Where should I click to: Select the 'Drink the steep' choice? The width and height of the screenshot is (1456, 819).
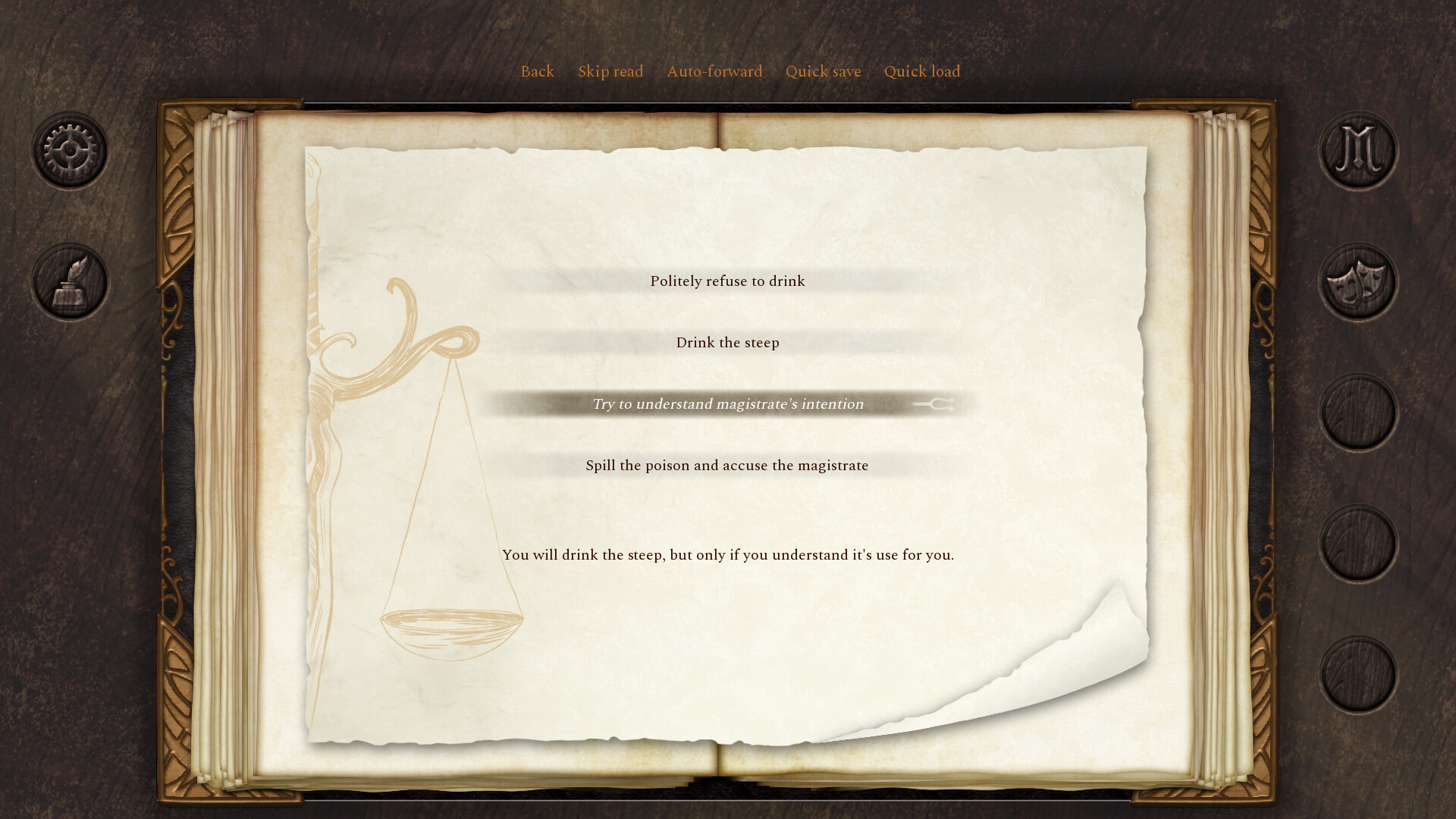click(727, 342)
